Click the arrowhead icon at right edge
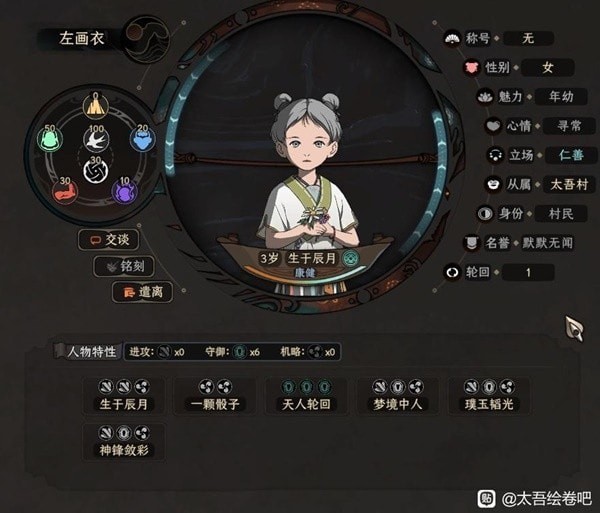Image resolution: width=600 pixels, height=513 pixels. pos(574,328)
